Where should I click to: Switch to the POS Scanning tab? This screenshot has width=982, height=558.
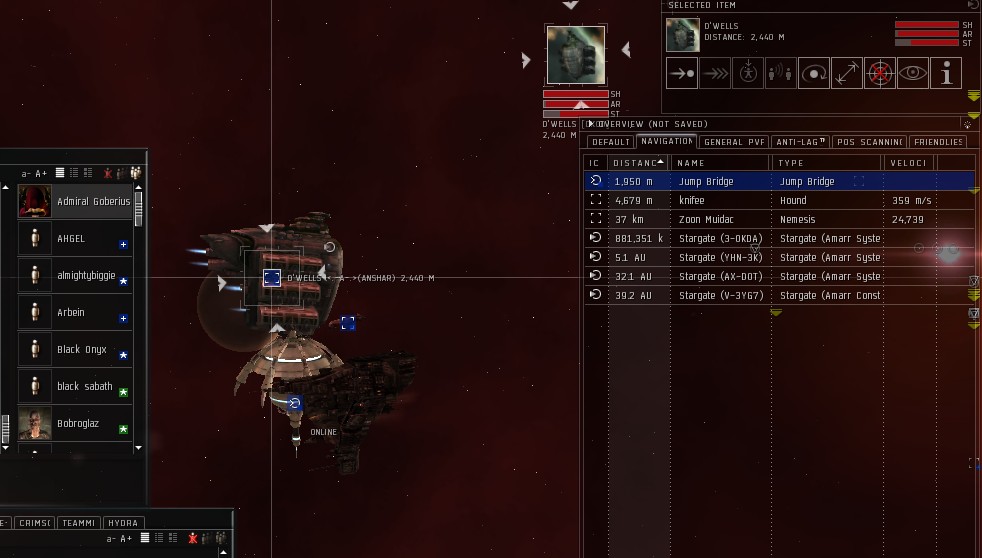pos(870,142)
